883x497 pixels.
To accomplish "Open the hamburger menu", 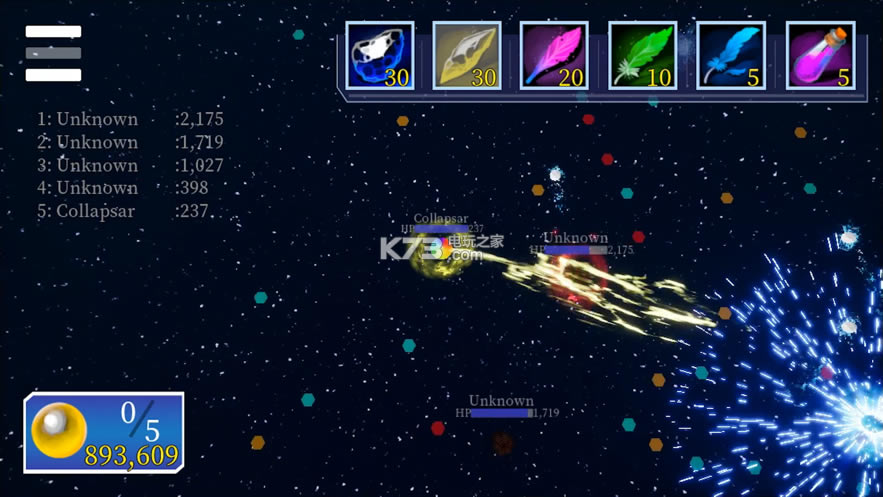I will pyautogui.click(x=53, y=53).
